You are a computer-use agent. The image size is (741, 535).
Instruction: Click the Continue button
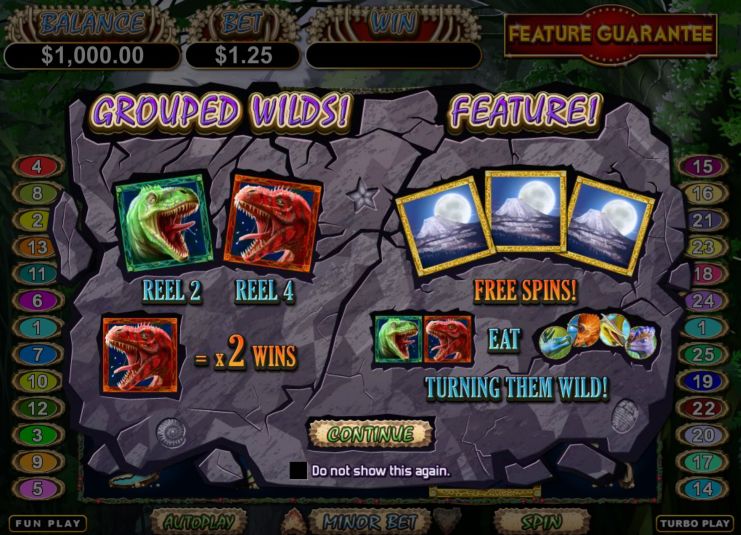(x=370, y=434)
